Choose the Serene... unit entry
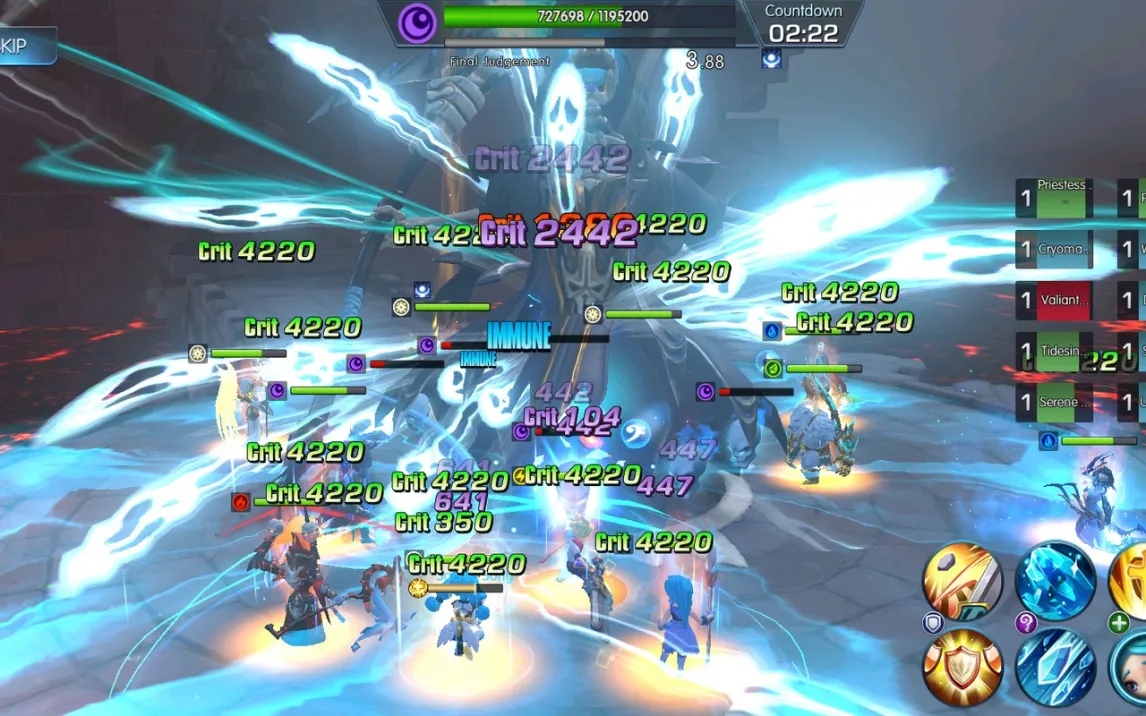The height and width of the screenshot is (716, 1146). tap(1054, 402)
